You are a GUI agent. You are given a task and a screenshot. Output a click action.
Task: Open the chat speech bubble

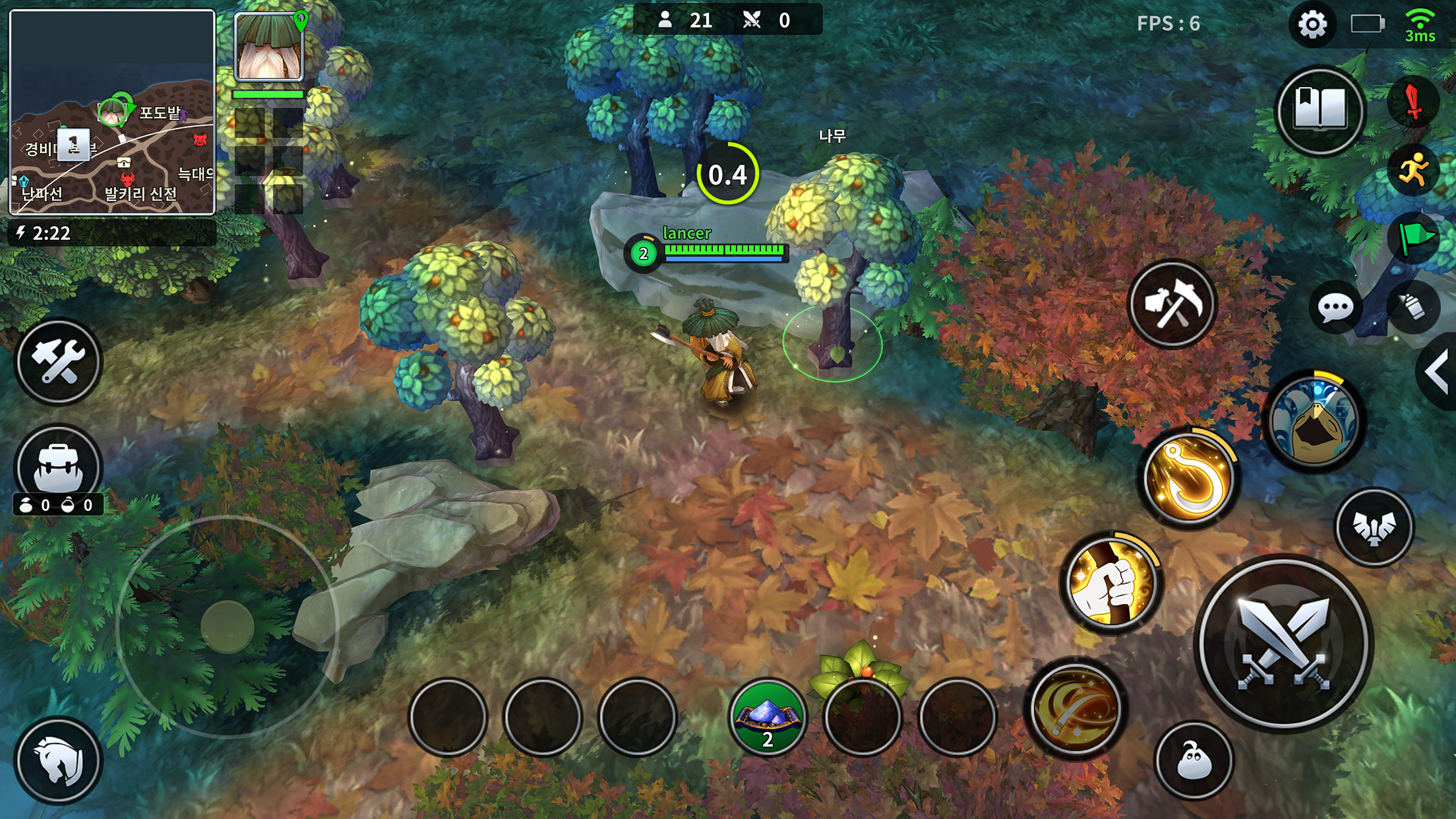1335,307
